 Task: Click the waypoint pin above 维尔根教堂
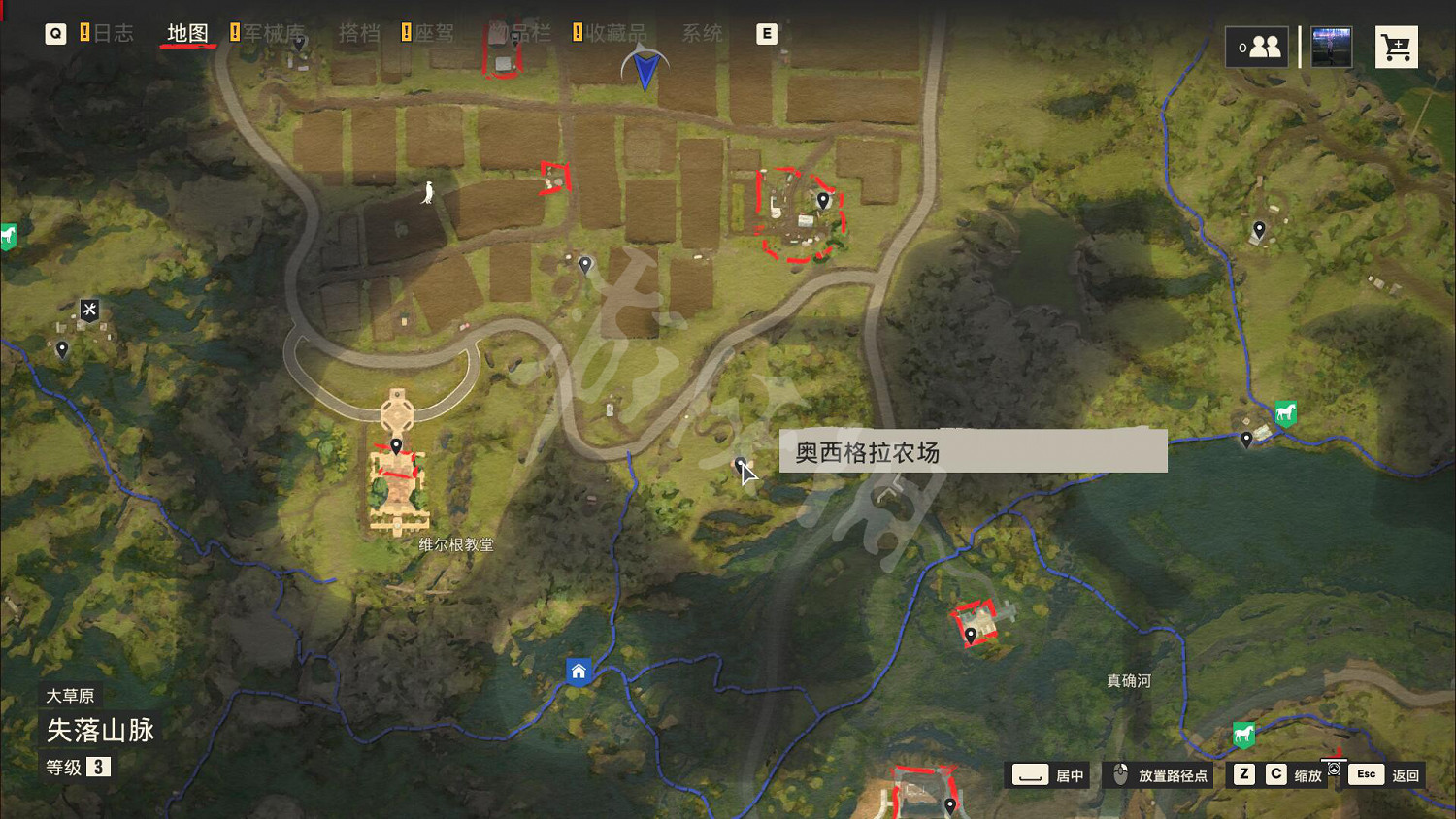coord(398,444)
